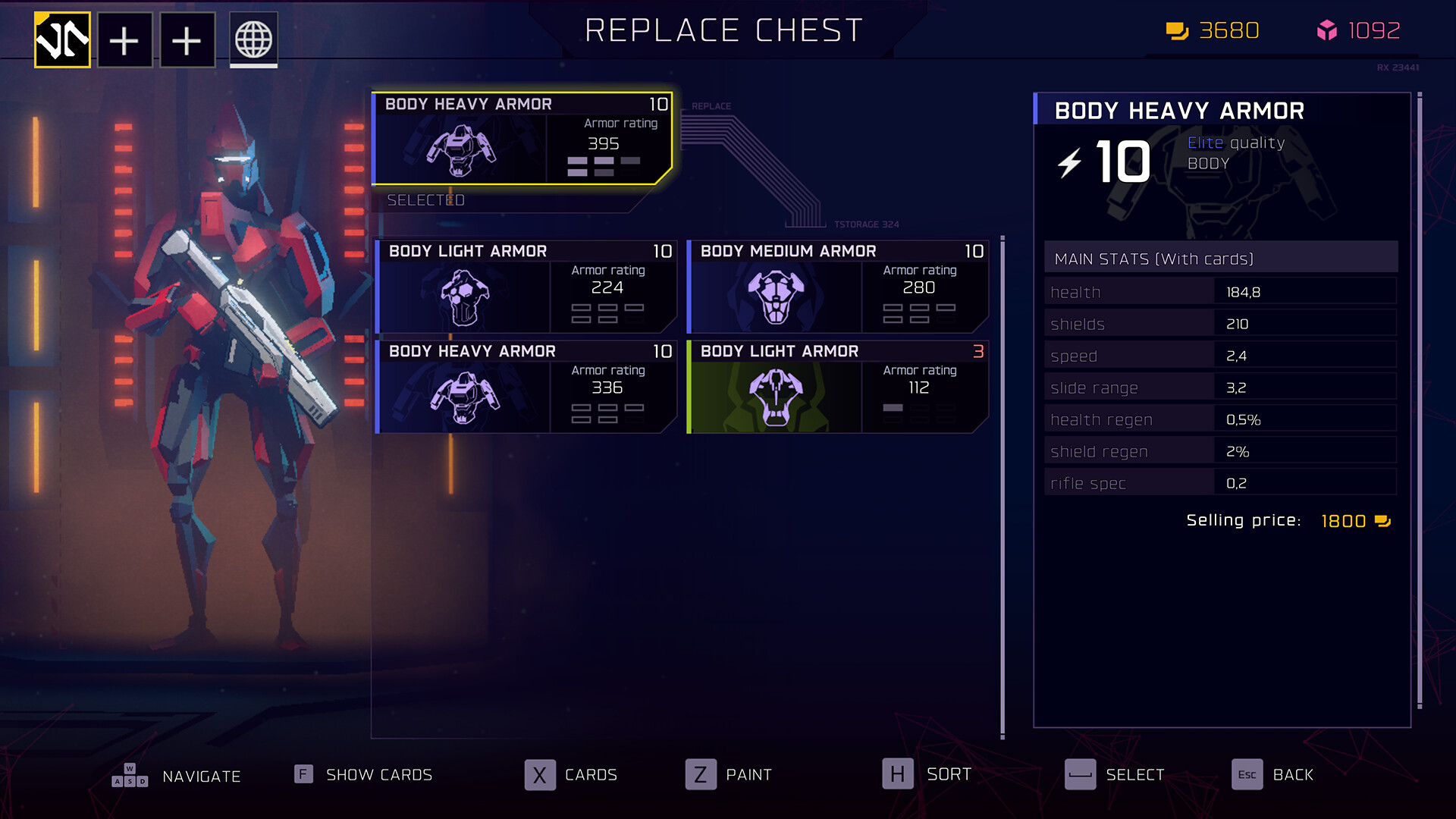Screen dimensions: 1456x819
Task: Click the gold coins currency icon
Action: [1178, 32]
